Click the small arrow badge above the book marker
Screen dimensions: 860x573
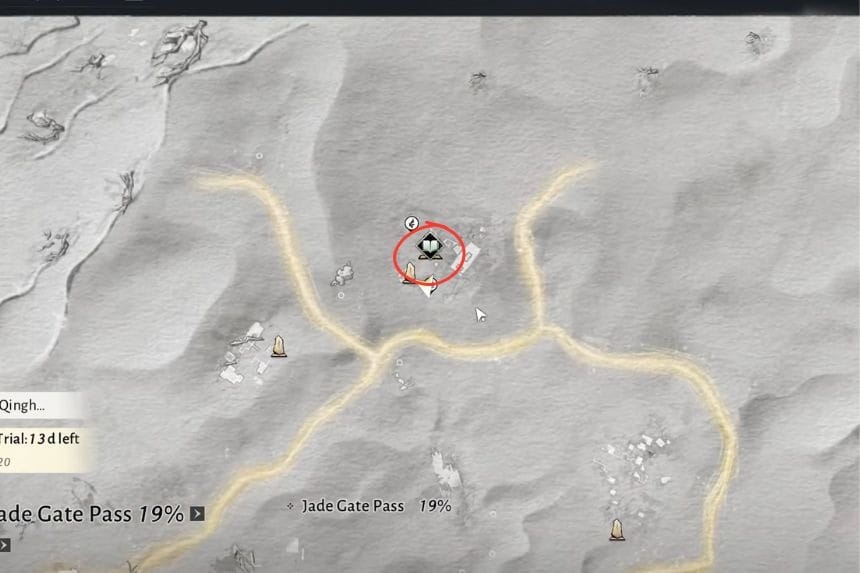[x=411, y=222]
